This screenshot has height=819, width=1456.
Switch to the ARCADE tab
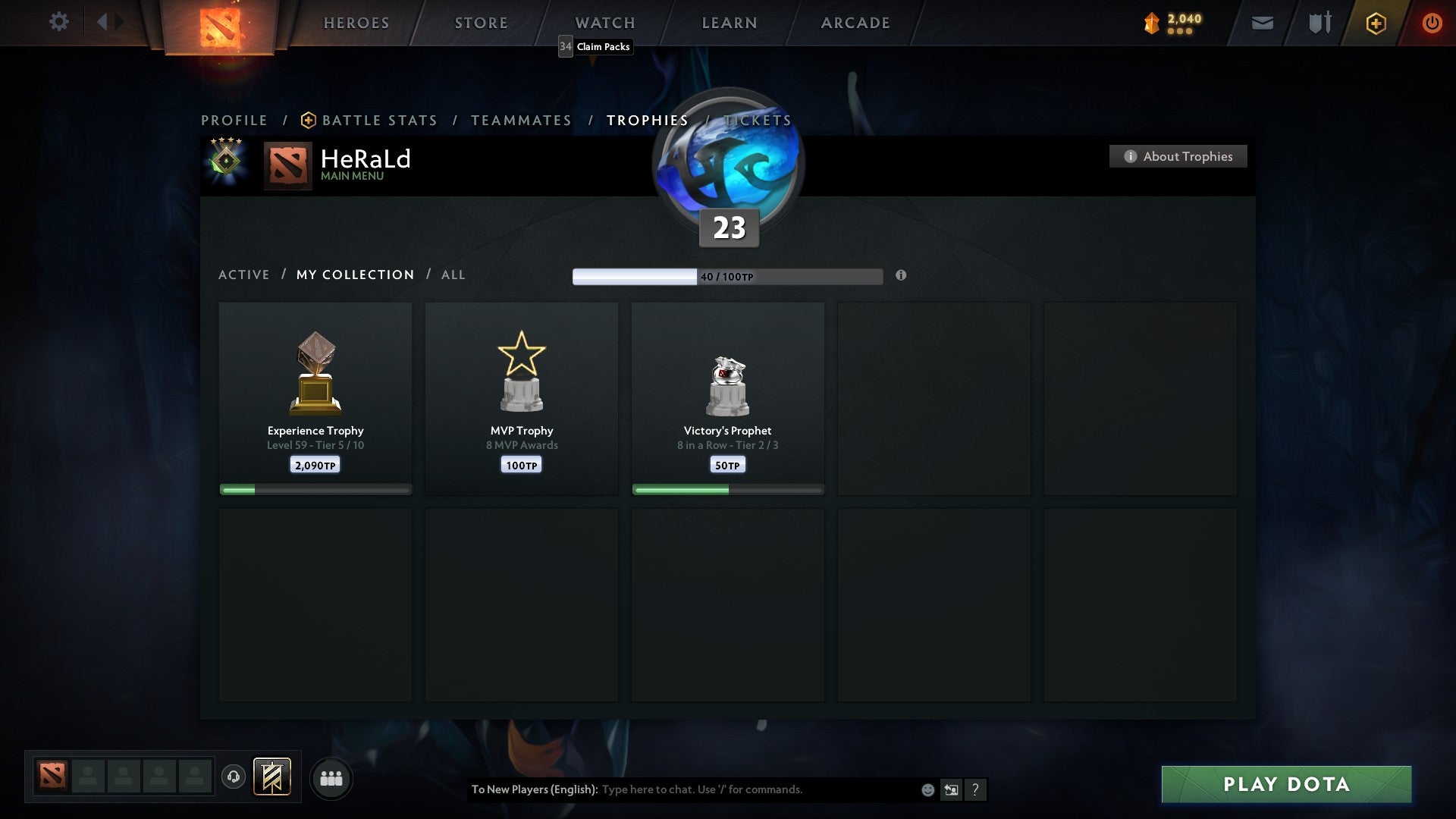(x=855, y=23)
